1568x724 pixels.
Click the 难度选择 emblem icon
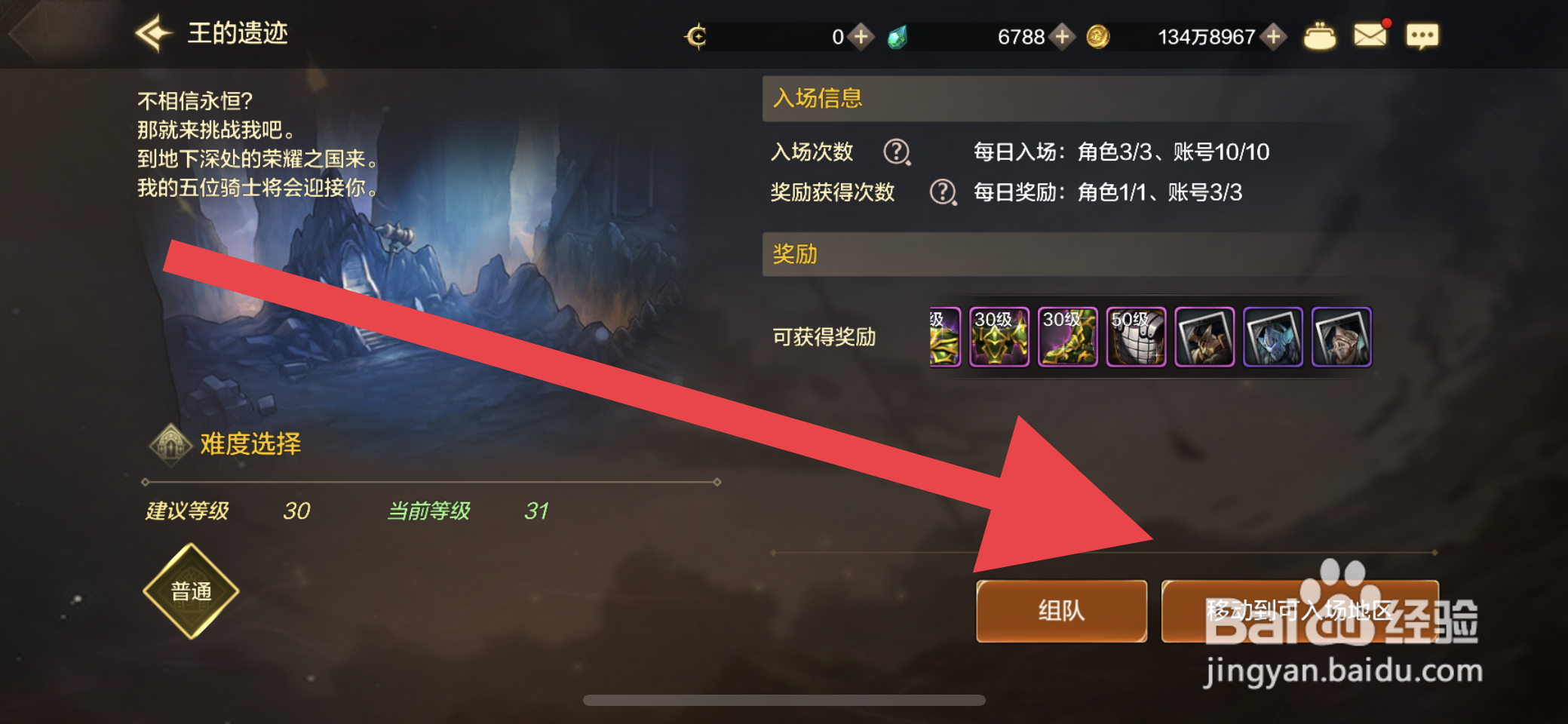[x=171, y=443]
